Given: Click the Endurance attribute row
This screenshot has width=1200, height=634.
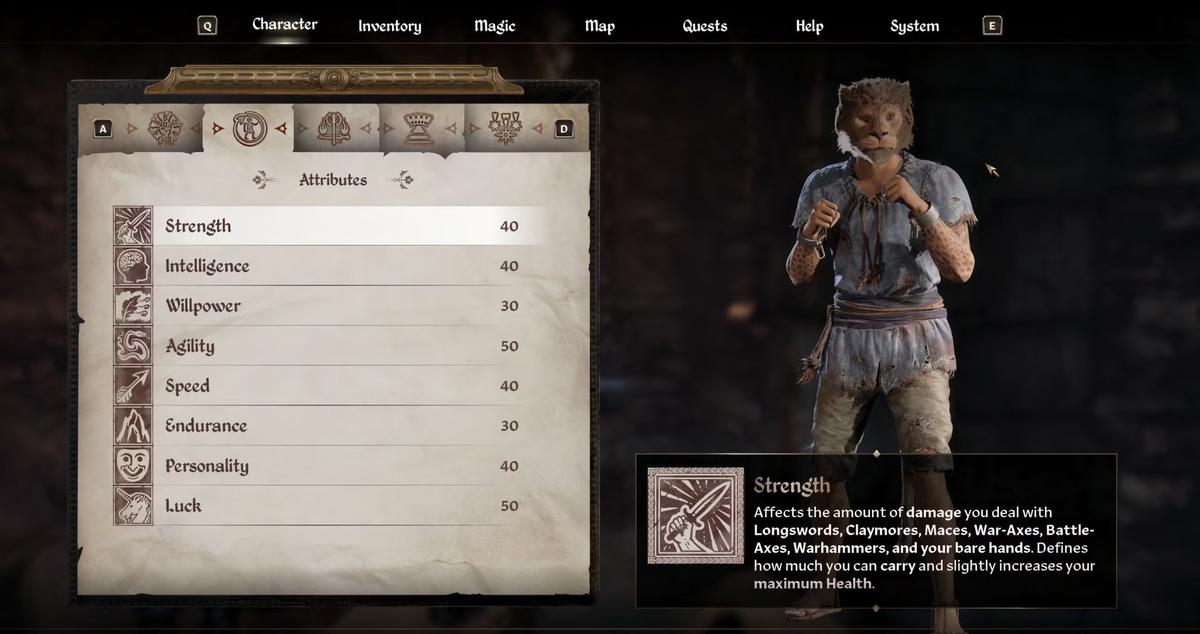Looking at the screenshot, I should tap(330, 426).
